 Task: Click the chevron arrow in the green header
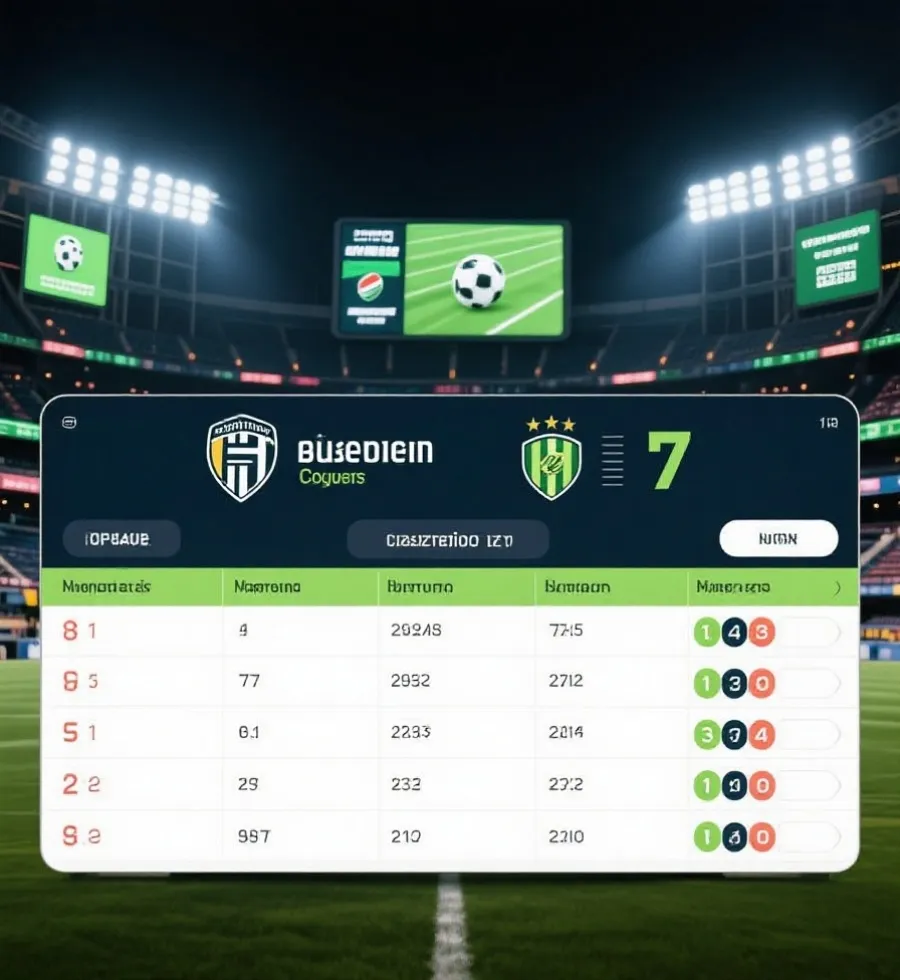pyautogui.click(x=838, y=588)
